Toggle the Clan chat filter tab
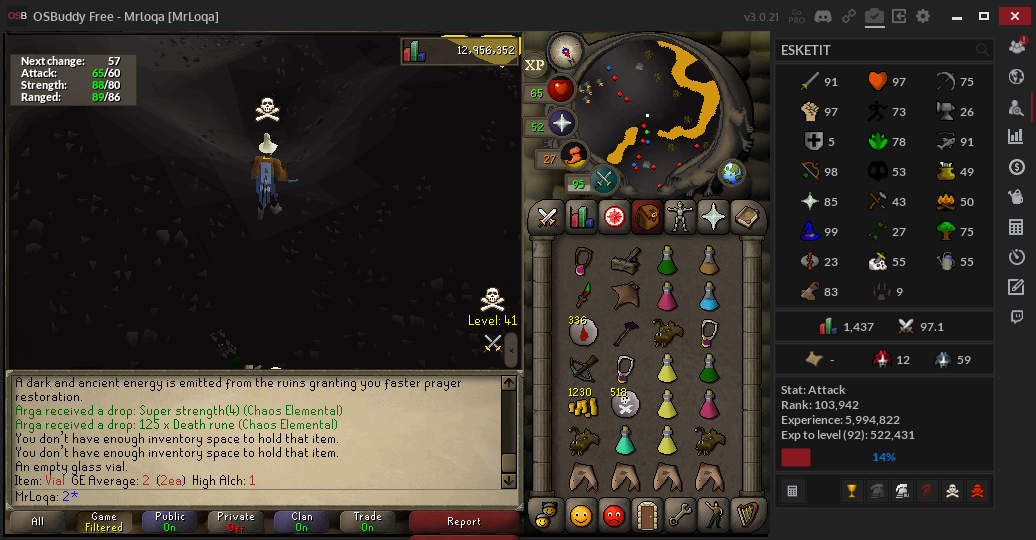This screenshot has height=540, width=1036. (x=301, y=521)
